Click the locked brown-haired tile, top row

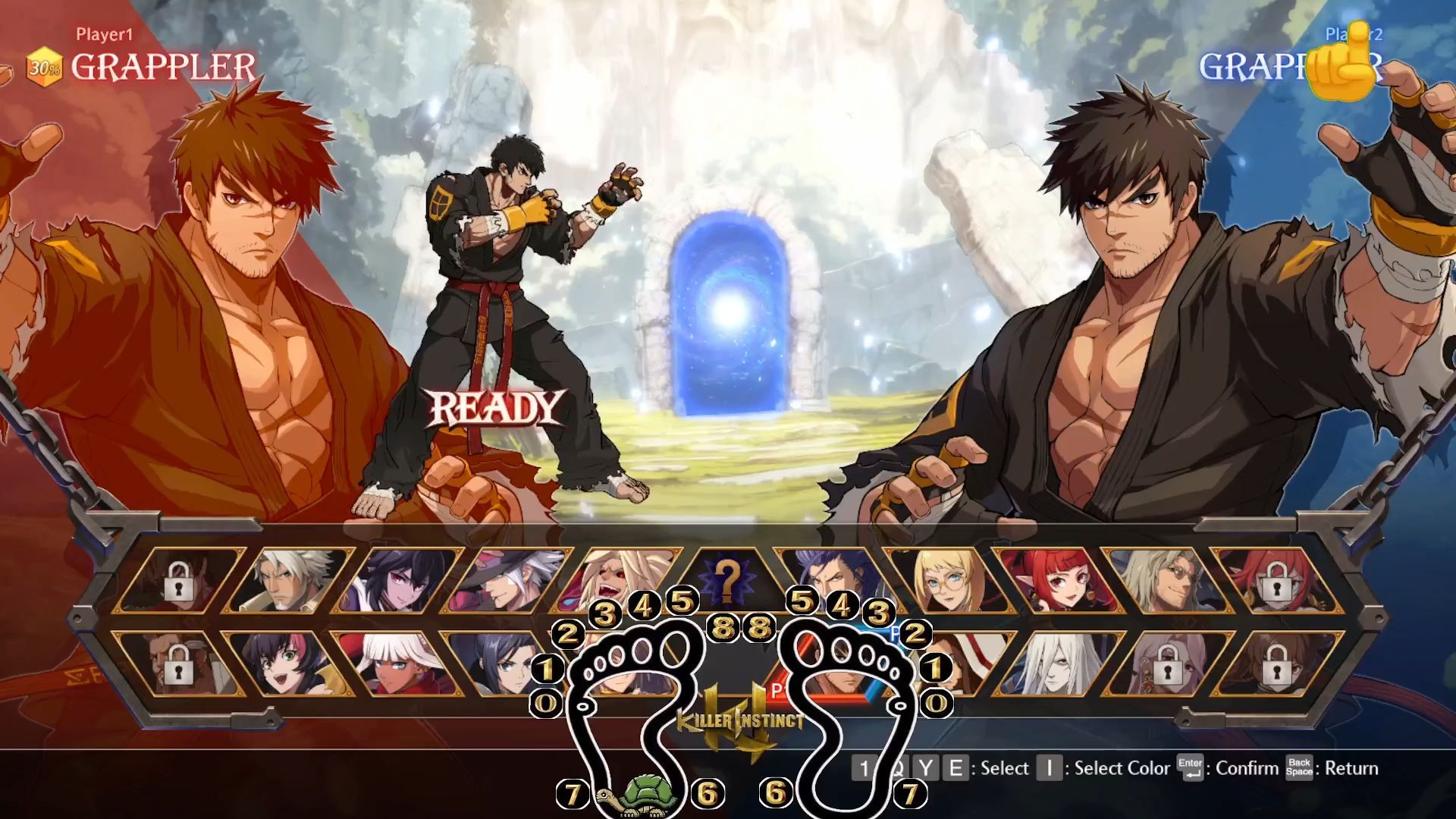[x=179, y=580]
